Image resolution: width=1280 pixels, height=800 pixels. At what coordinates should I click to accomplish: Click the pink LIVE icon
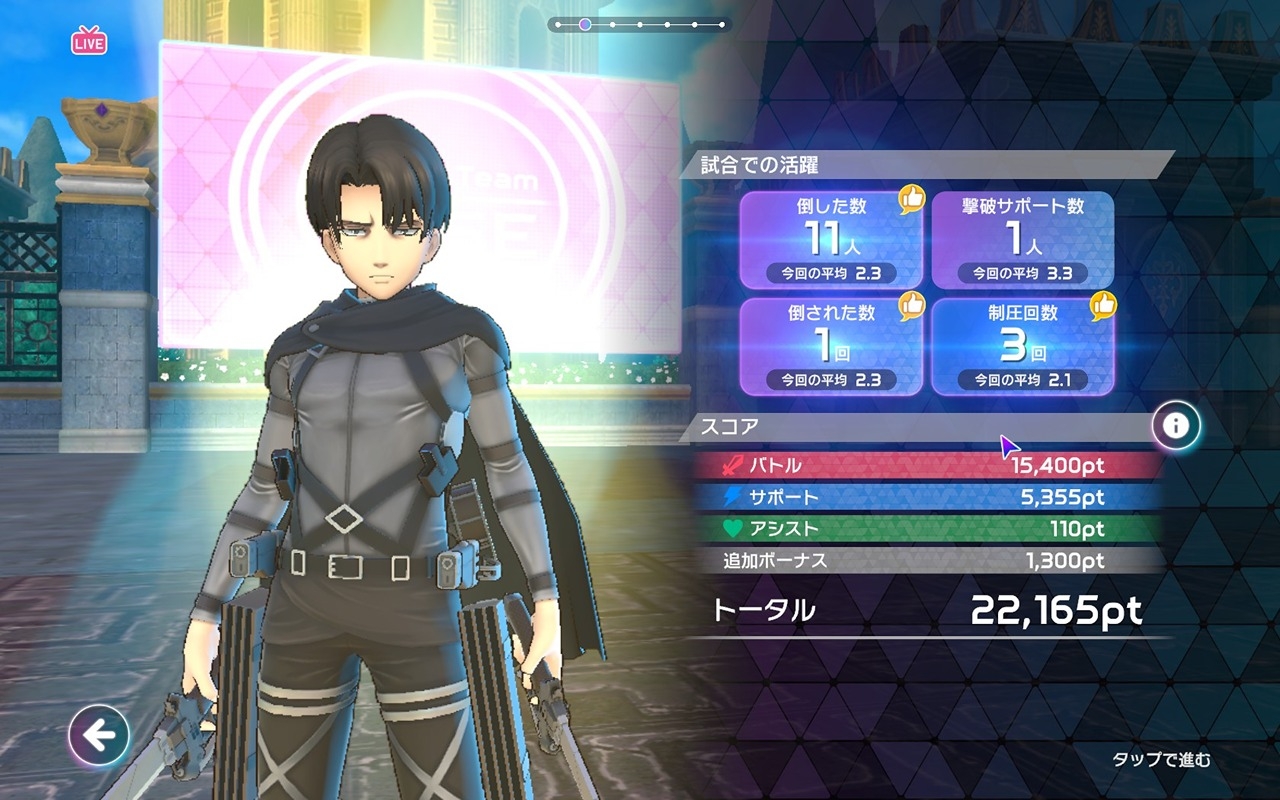click(x=89, y=42)
